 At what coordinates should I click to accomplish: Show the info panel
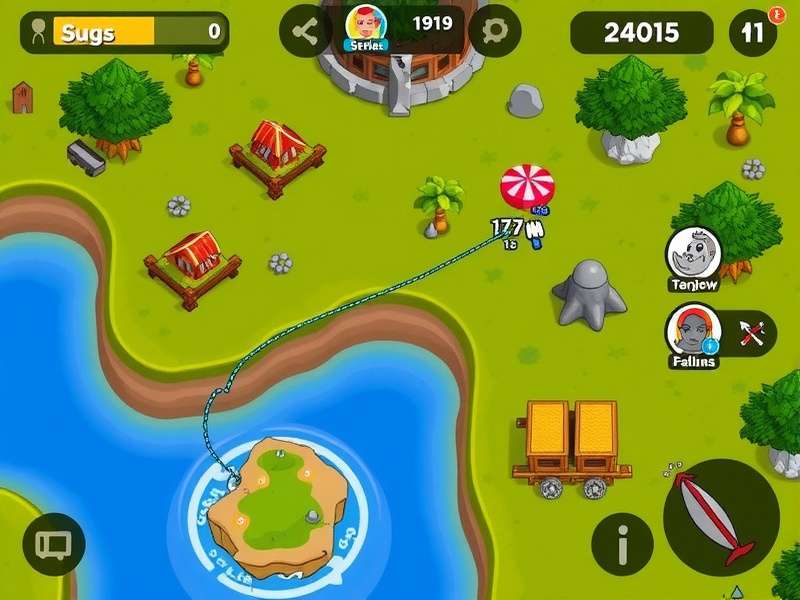622,545
